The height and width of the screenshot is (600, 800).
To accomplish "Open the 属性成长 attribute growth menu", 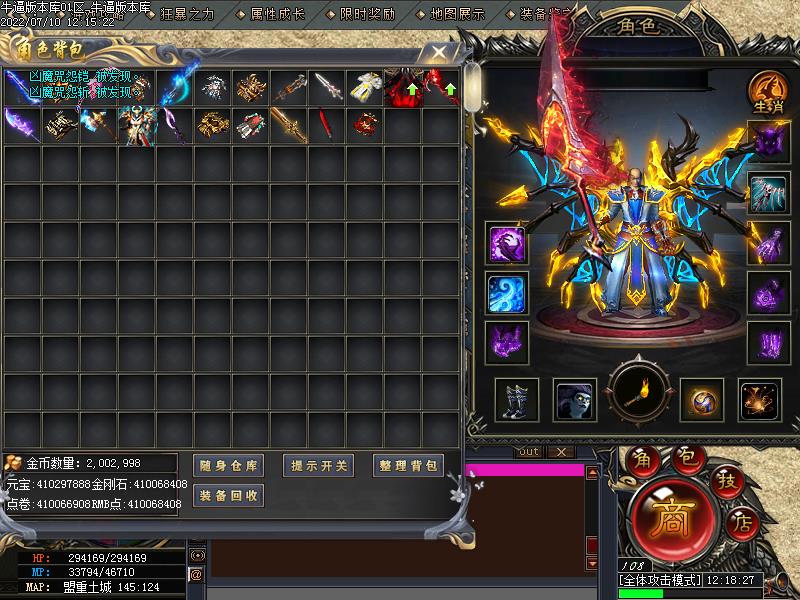I will coord(277,14).
